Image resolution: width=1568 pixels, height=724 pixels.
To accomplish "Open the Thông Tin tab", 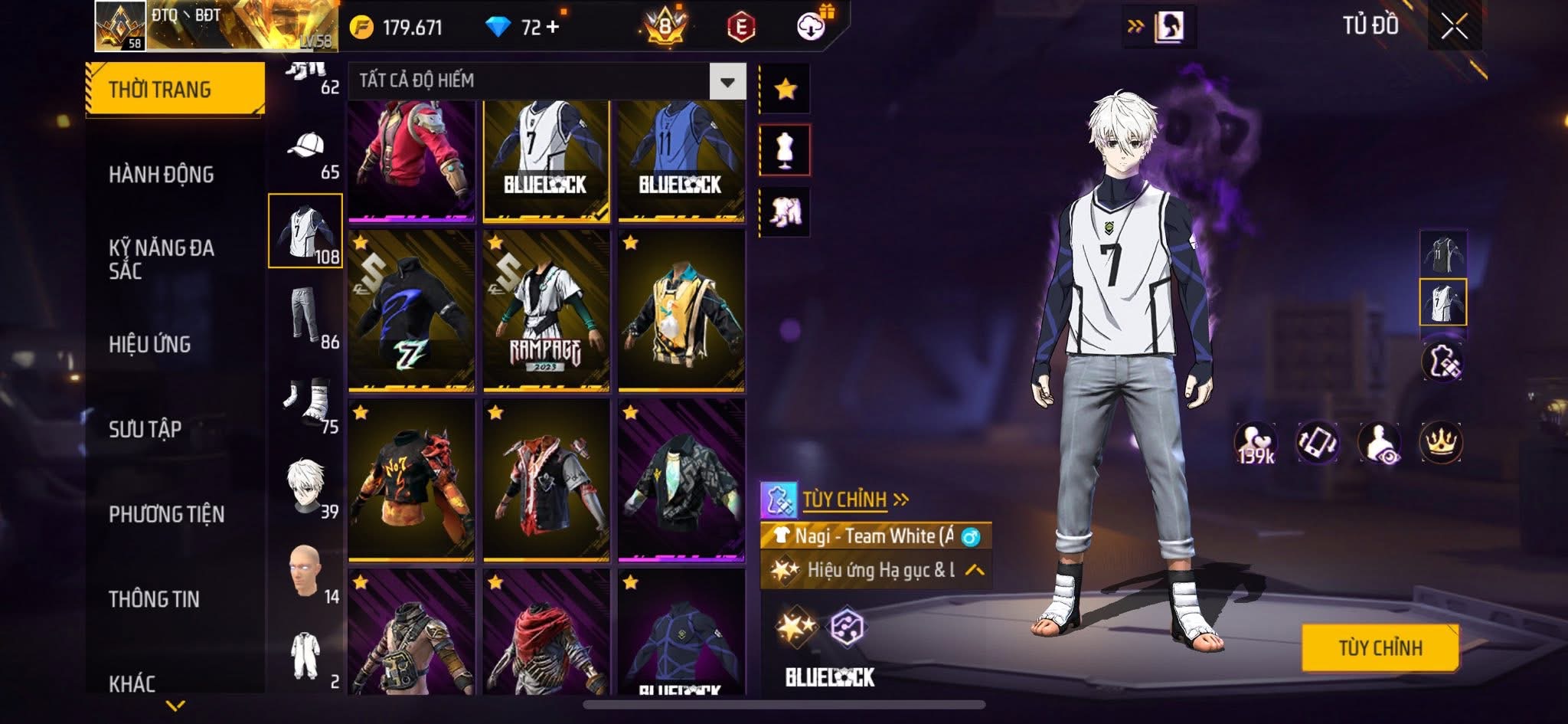I will 154,599.
